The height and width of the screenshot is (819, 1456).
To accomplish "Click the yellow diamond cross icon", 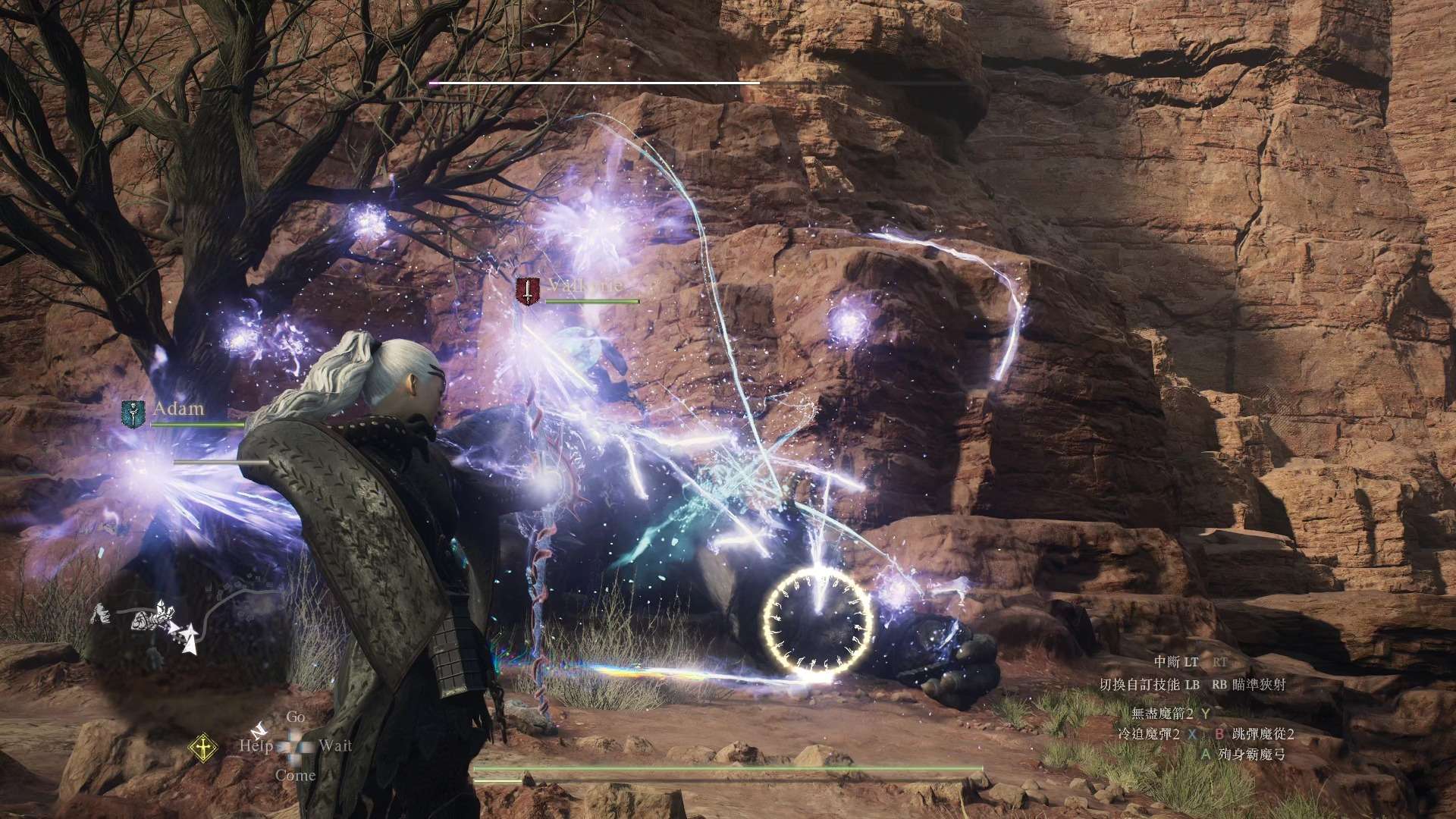I will (202, 748).
